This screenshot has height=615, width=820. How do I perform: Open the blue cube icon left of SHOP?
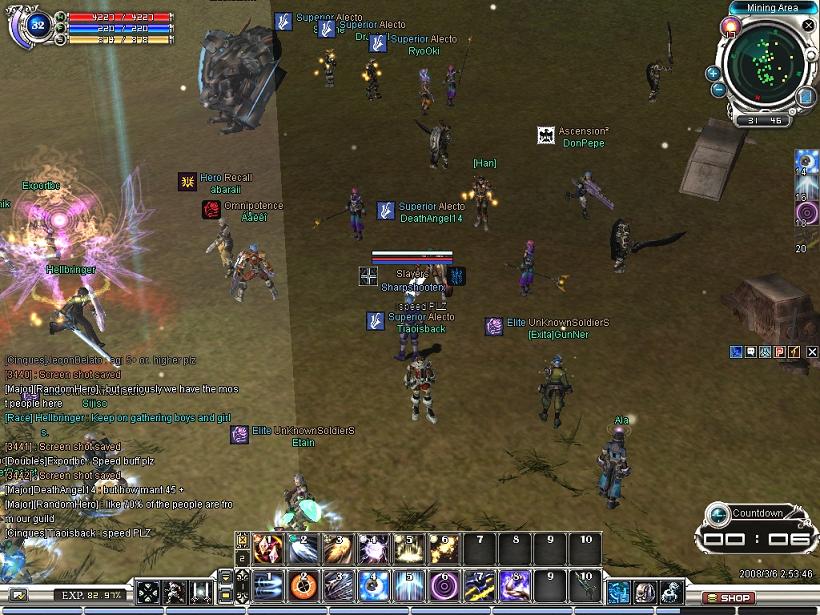(620, 592)
